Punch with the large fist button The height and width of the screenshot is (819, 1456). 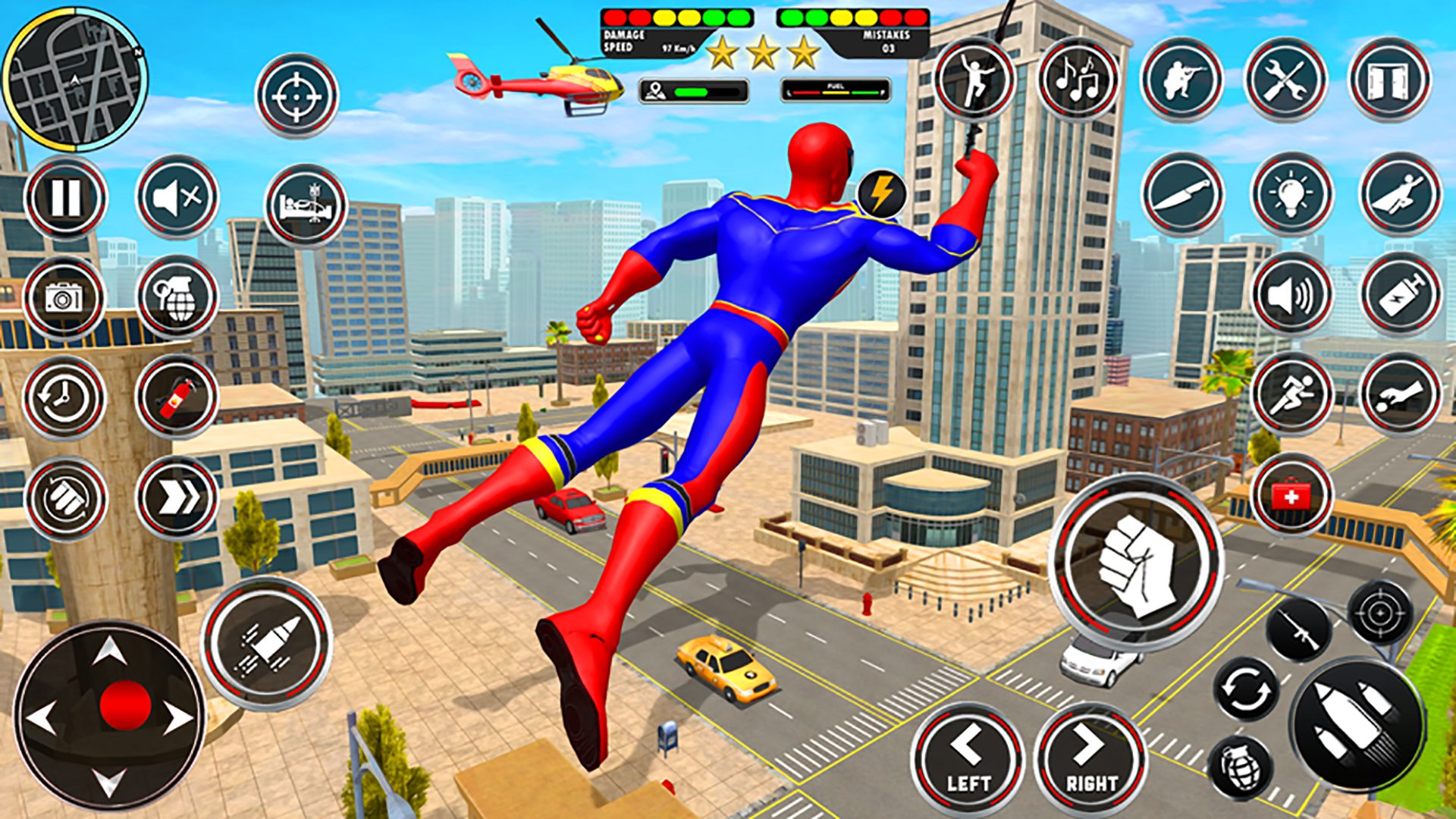[1136, 563]
